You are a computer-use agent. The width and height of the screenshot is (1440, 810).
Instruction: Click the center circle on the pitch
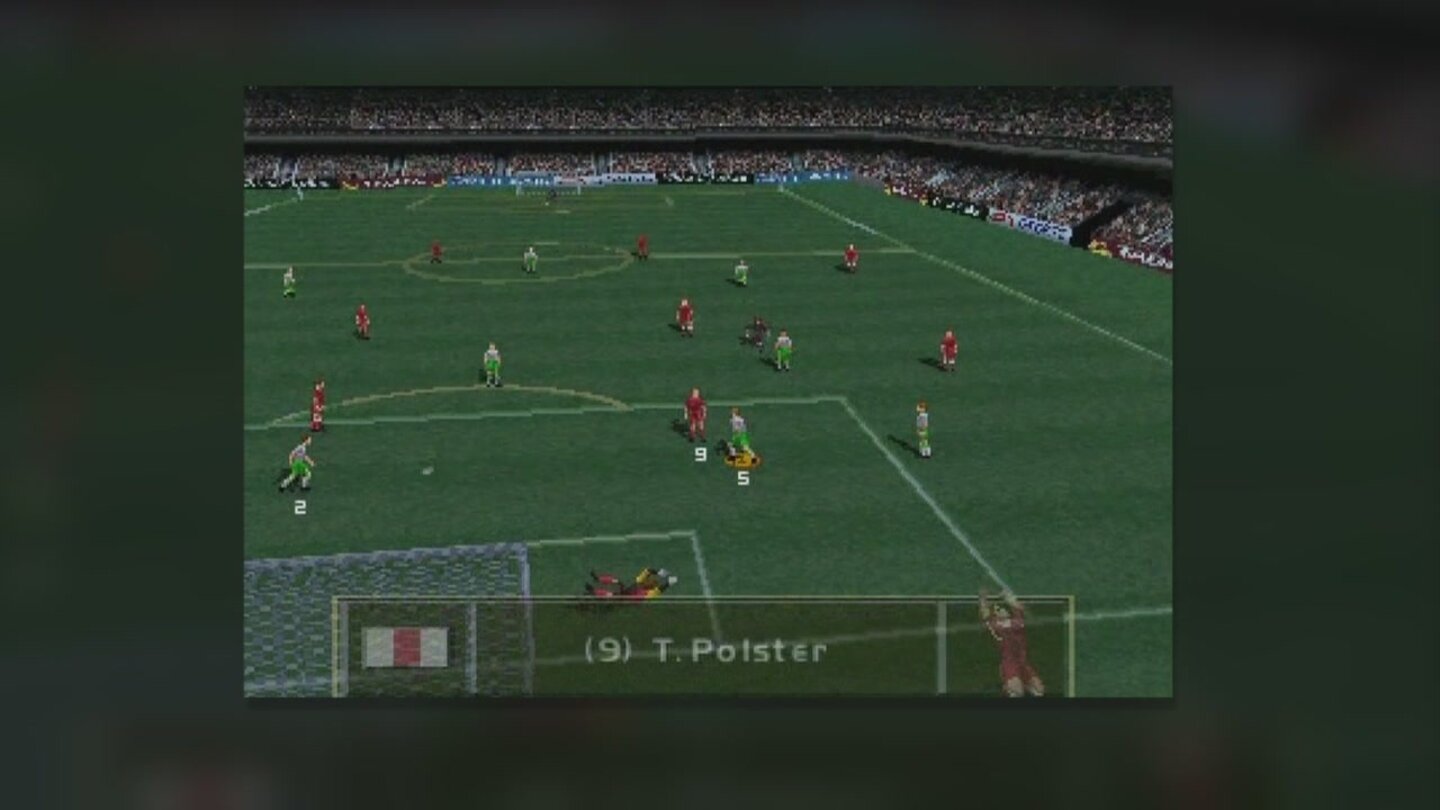[x=520, y=262]
